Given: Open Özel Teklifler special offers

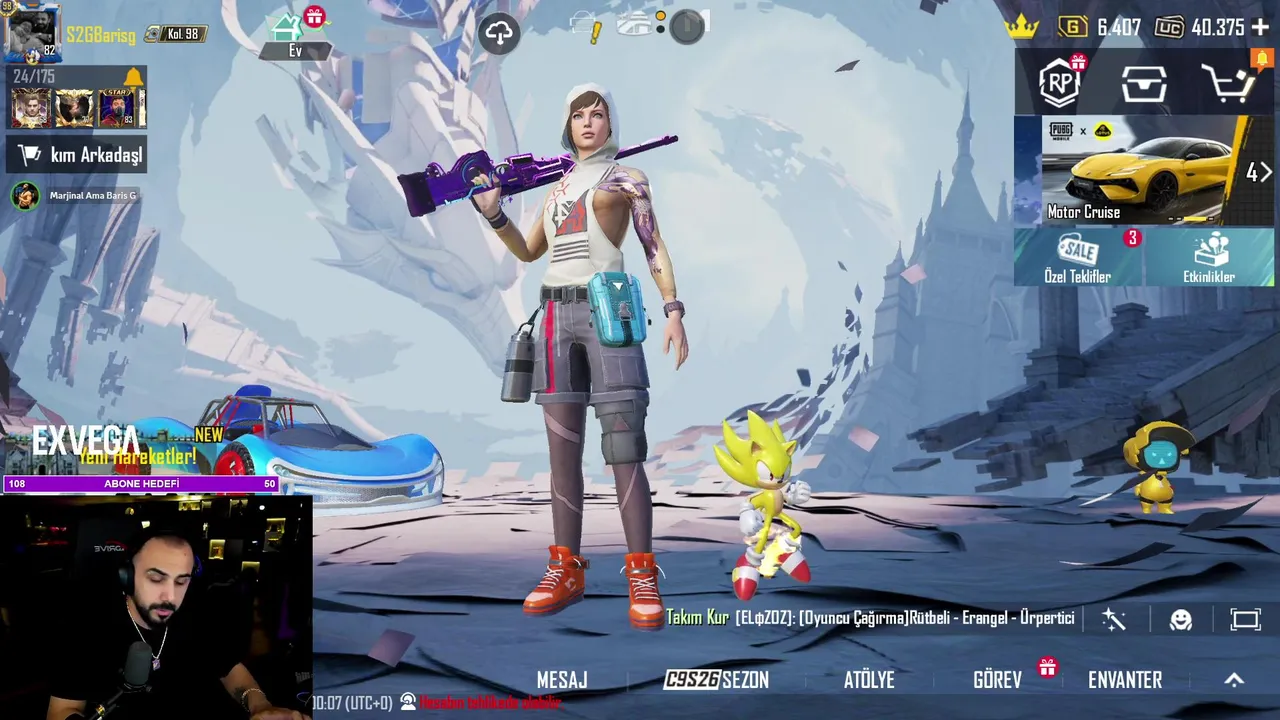Looking at the screenshot, I should tap(1078, 258).
